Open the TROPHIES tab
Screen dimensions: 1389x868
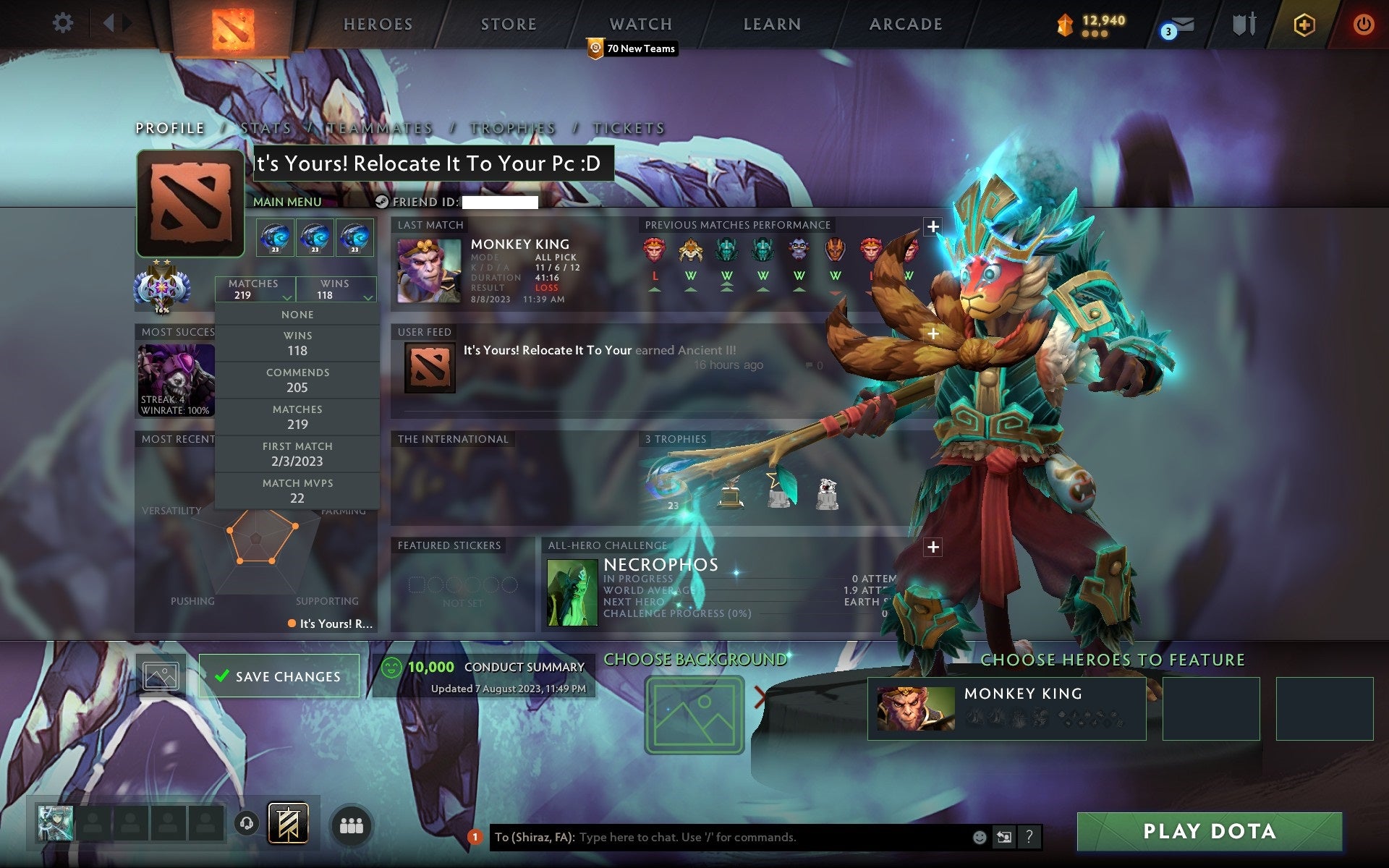(x=511, y=128)
